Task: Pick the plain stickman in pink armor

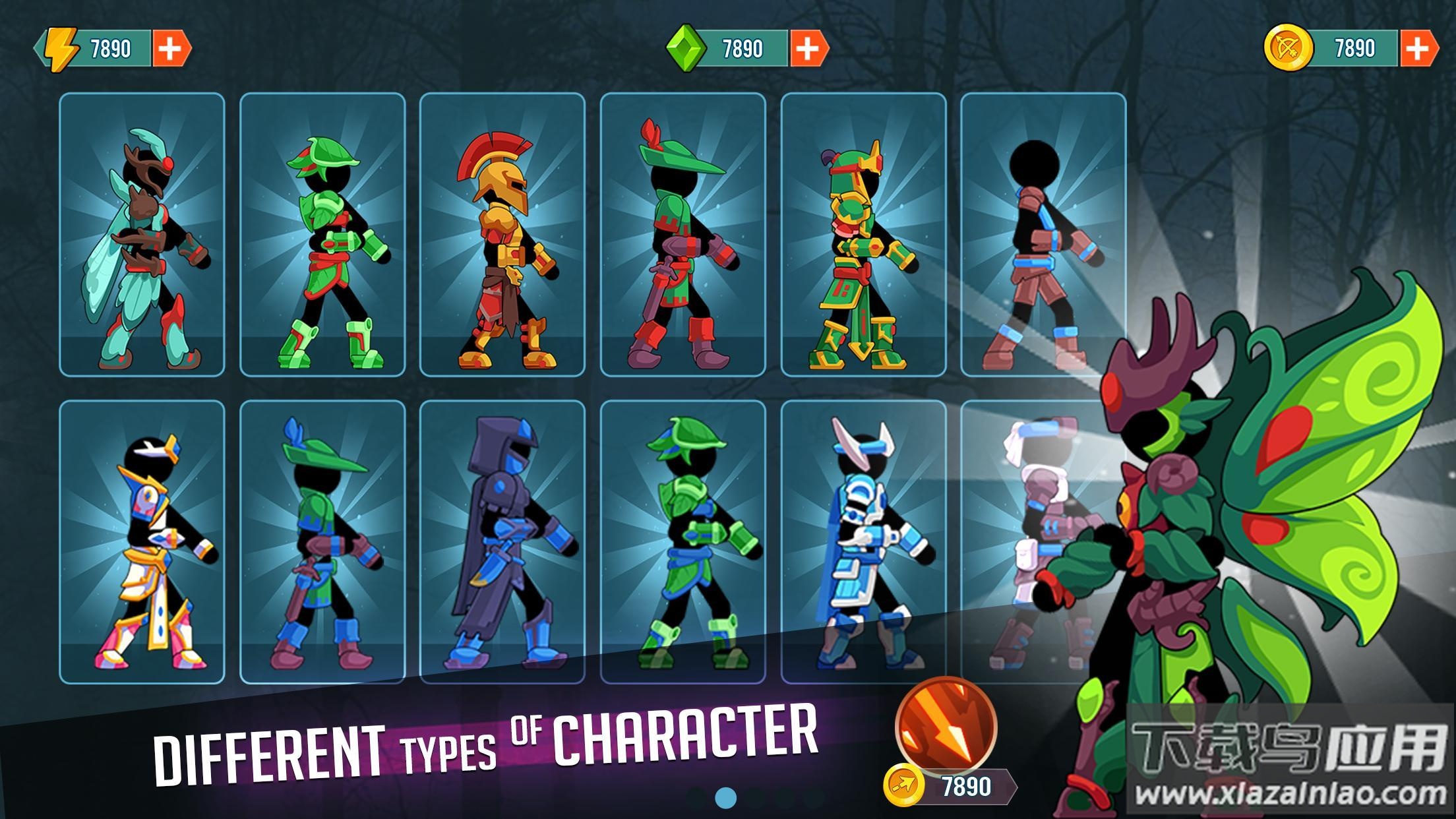Action: click(1043, 235)
